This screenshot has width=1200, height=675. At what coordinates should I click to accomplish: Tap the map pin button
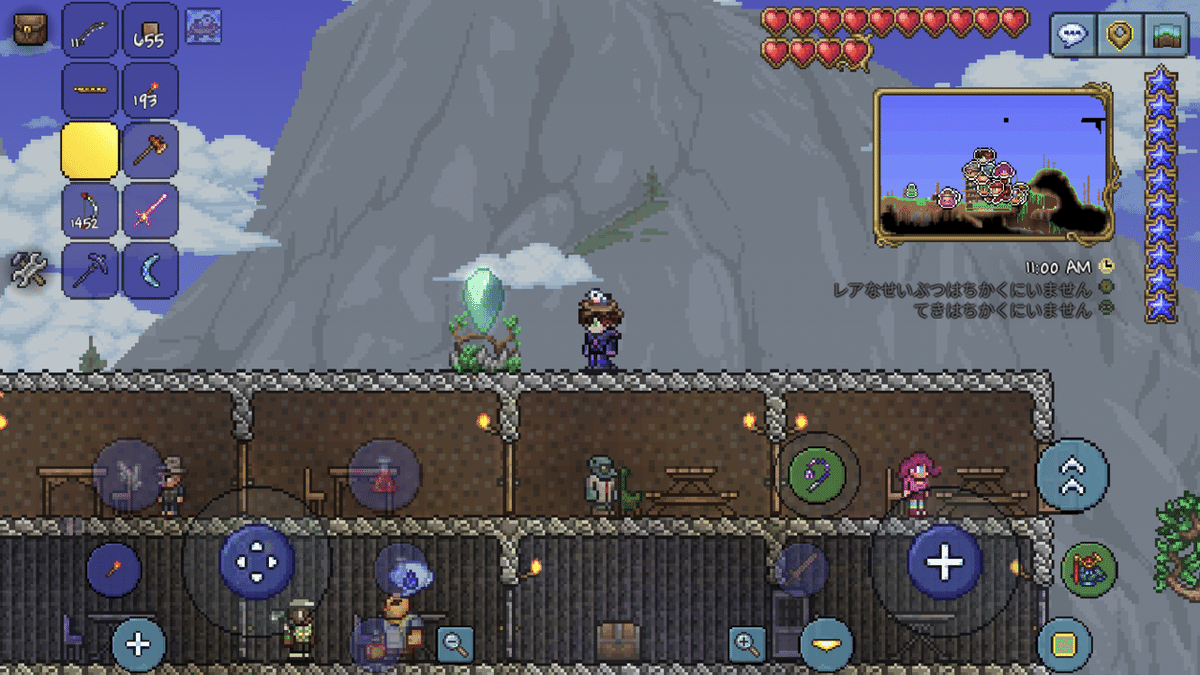click(1120, 36)
